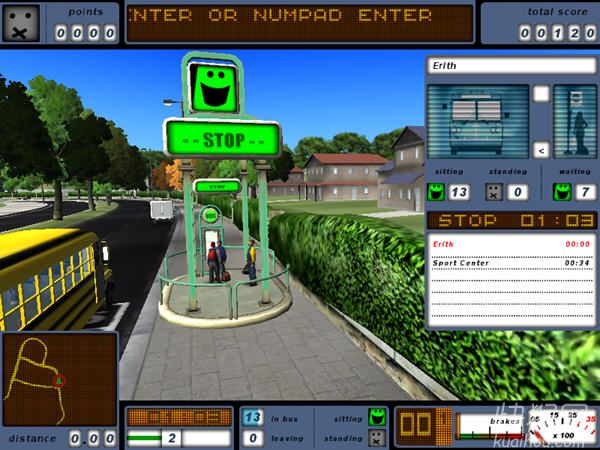The image size is (600, 450).
Task: Click the small left arrow button
Action: pyautogui.click(x=541, y=150)
